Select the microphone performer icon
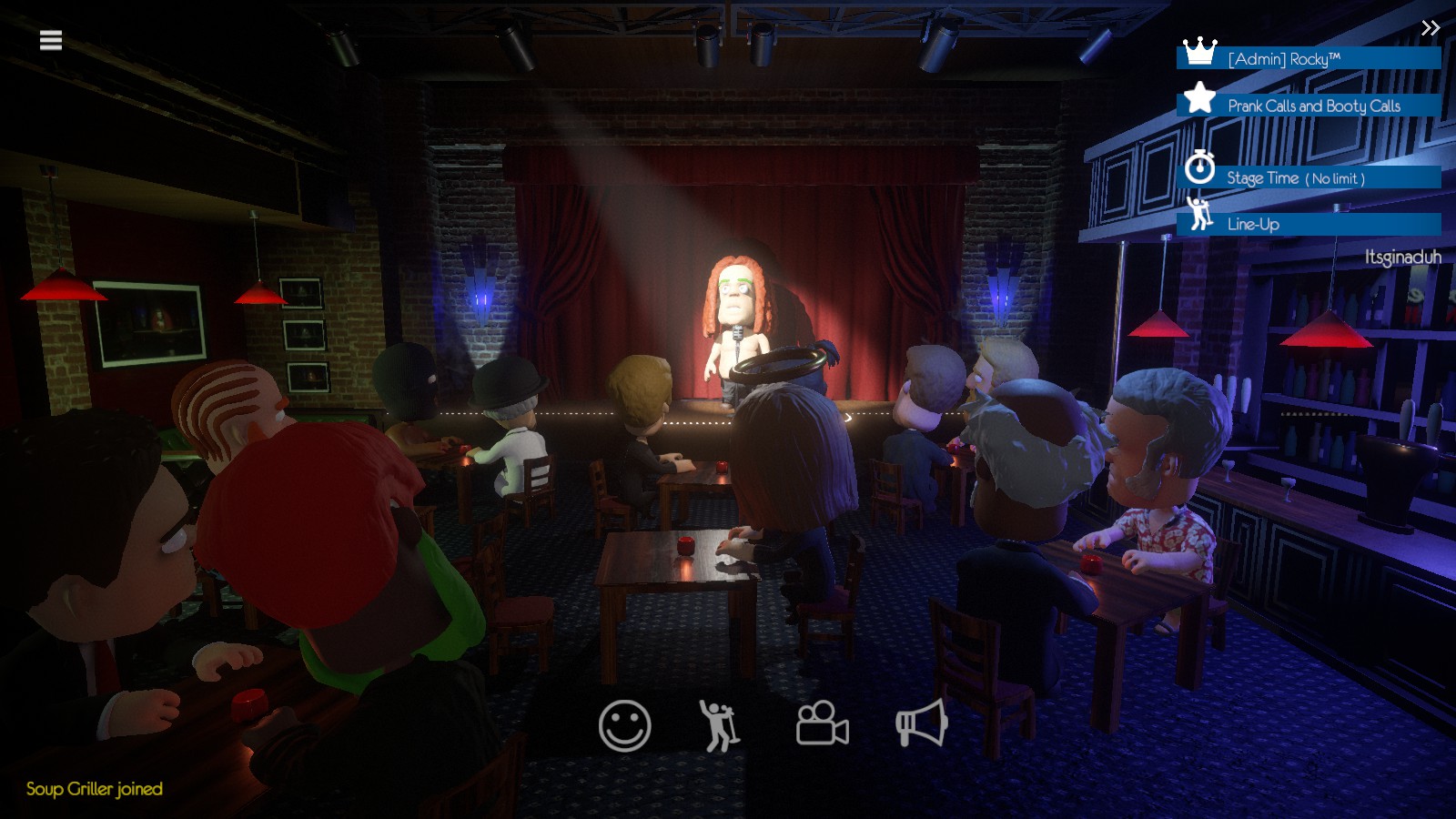Screen dimensions: 1456x819 pos(719,725)
